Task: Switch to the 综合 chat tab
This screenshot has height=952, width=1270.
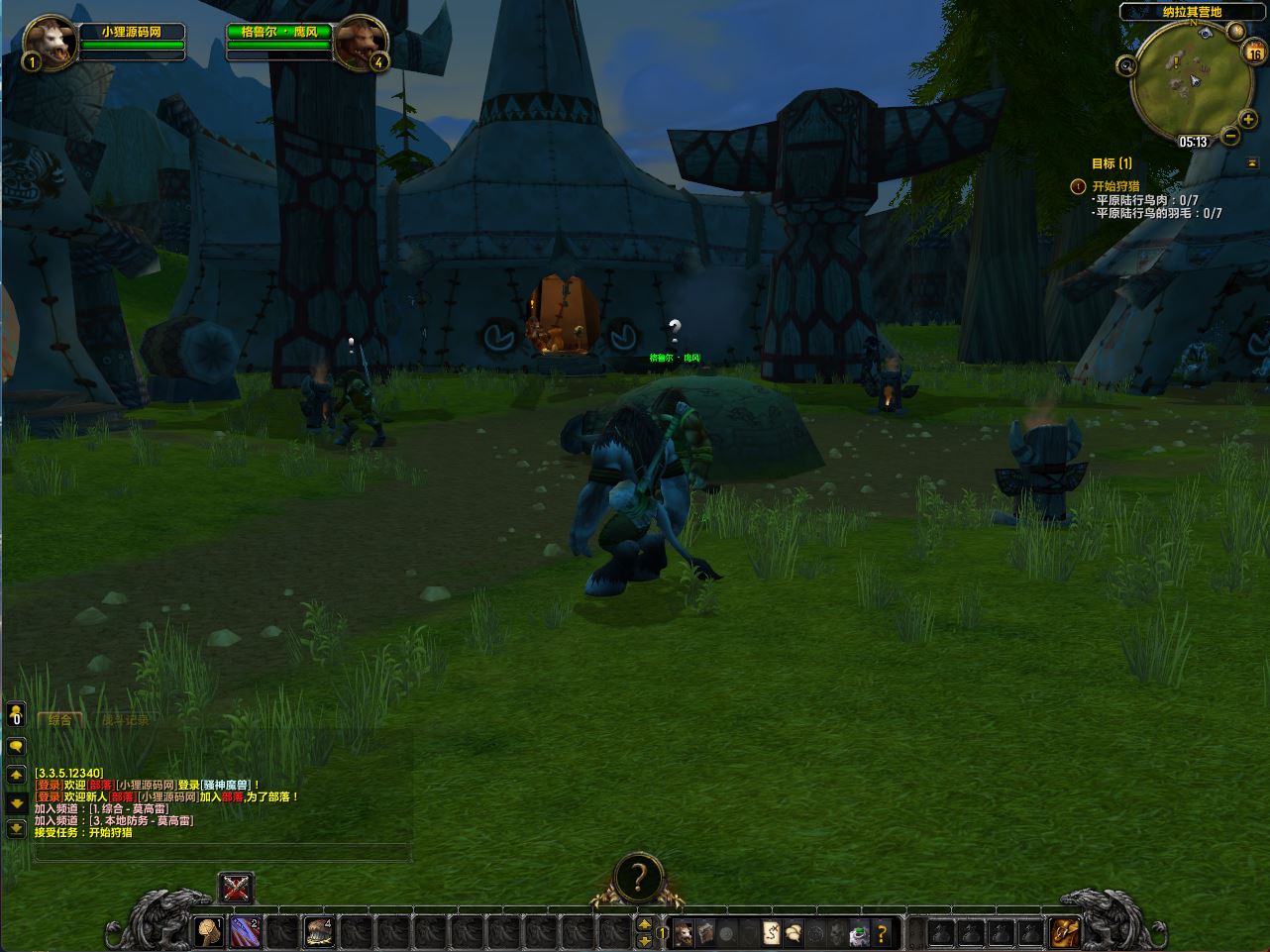Action: [x=59, y=720]
